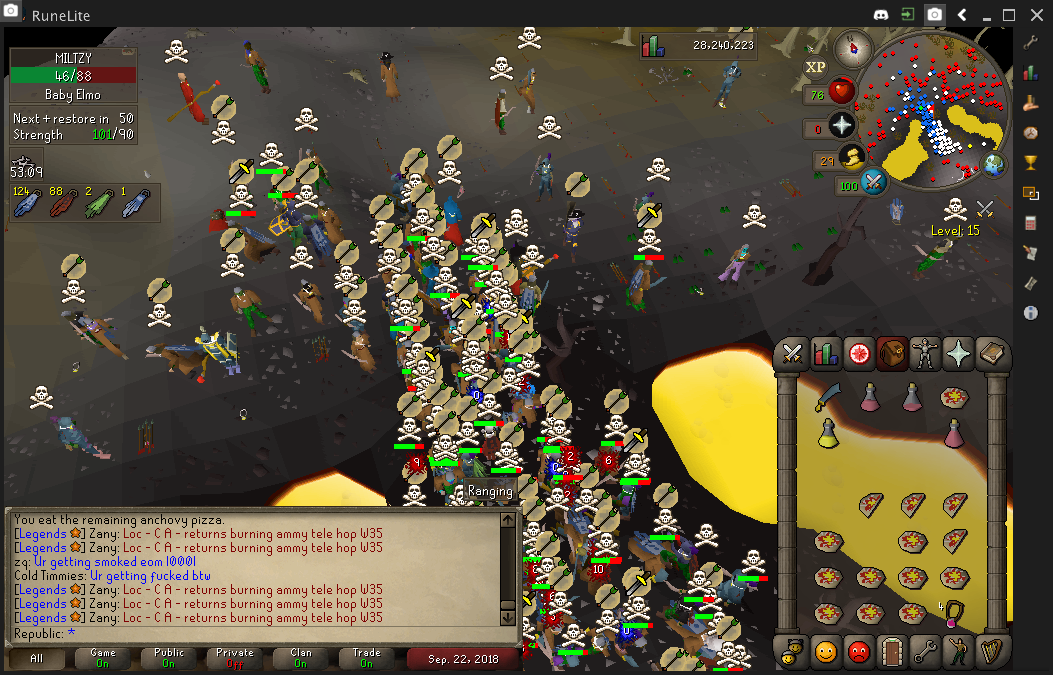Open the Quest List tab
Viewport: 1053px width, 675px height.
pos(859,354)
